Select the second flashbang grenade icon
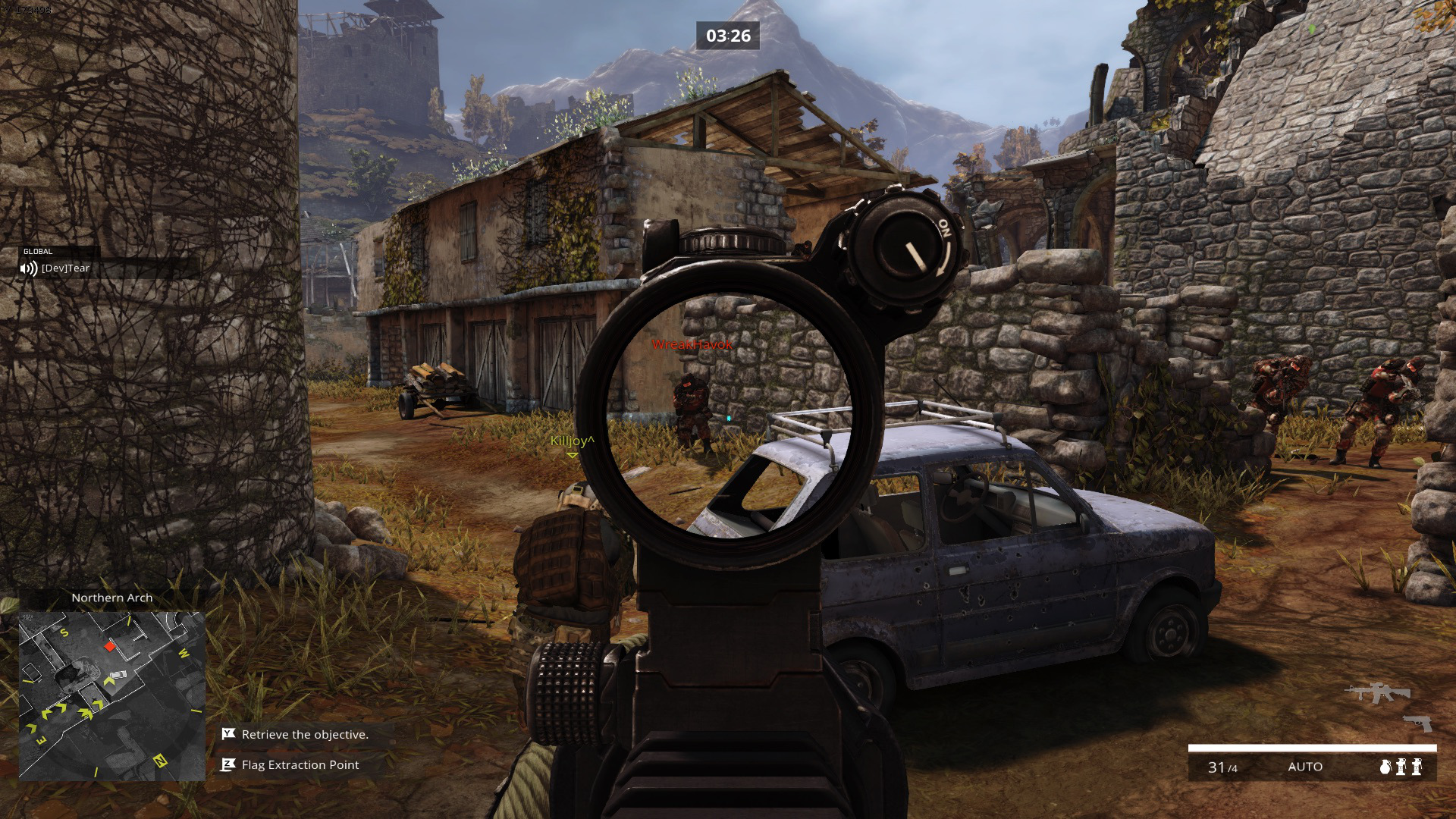Image resolution: width=1456 pixels, height=819 pixels. tap(1417, 767)
